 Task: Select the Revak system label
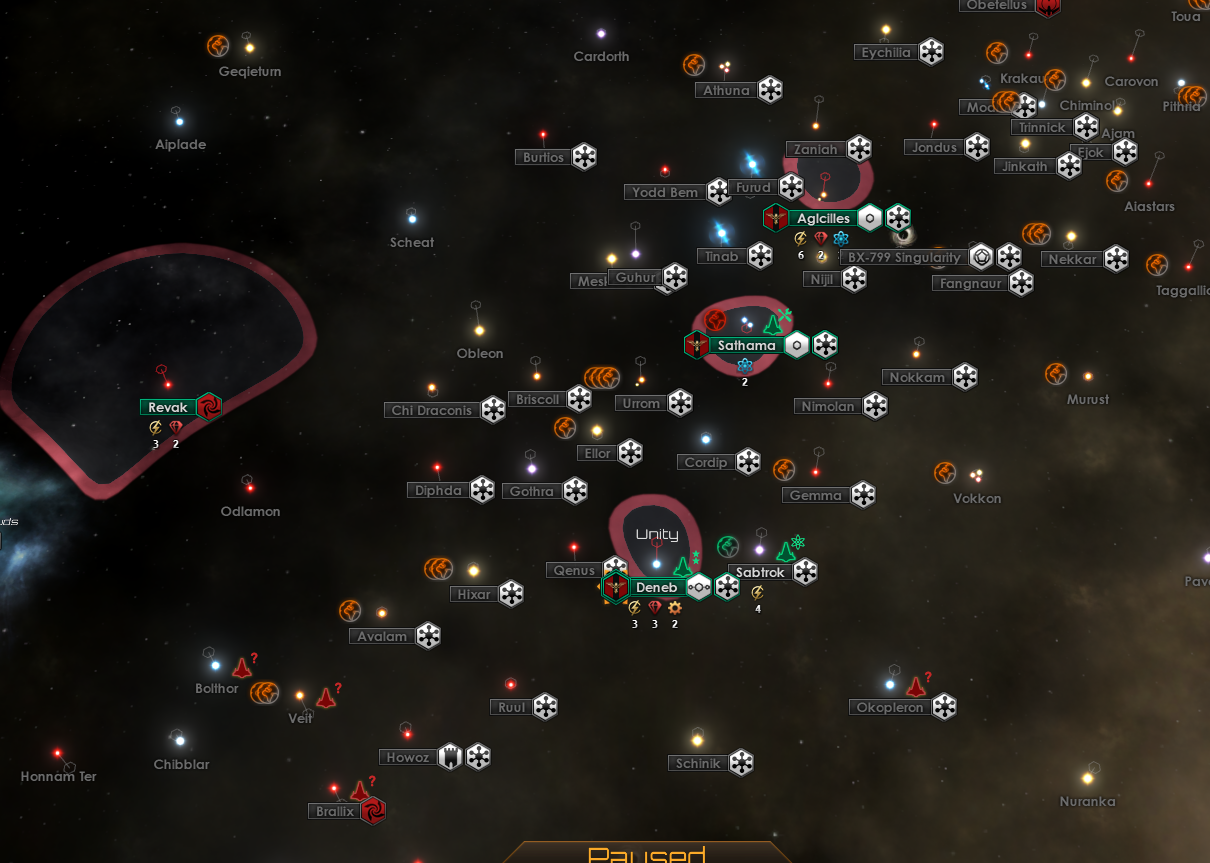click(x=168, y=407)
